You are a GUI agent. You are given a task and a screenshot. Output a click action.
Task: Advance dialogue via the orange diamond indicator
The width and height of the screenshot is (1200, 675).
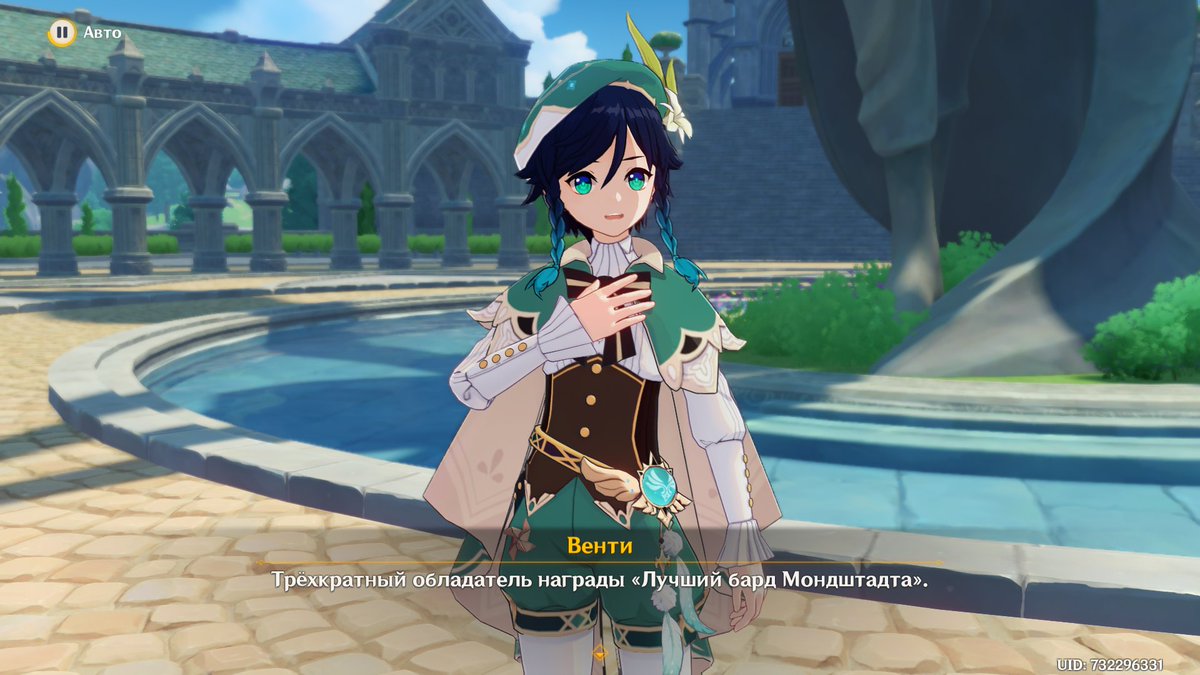tap(599, 654)
